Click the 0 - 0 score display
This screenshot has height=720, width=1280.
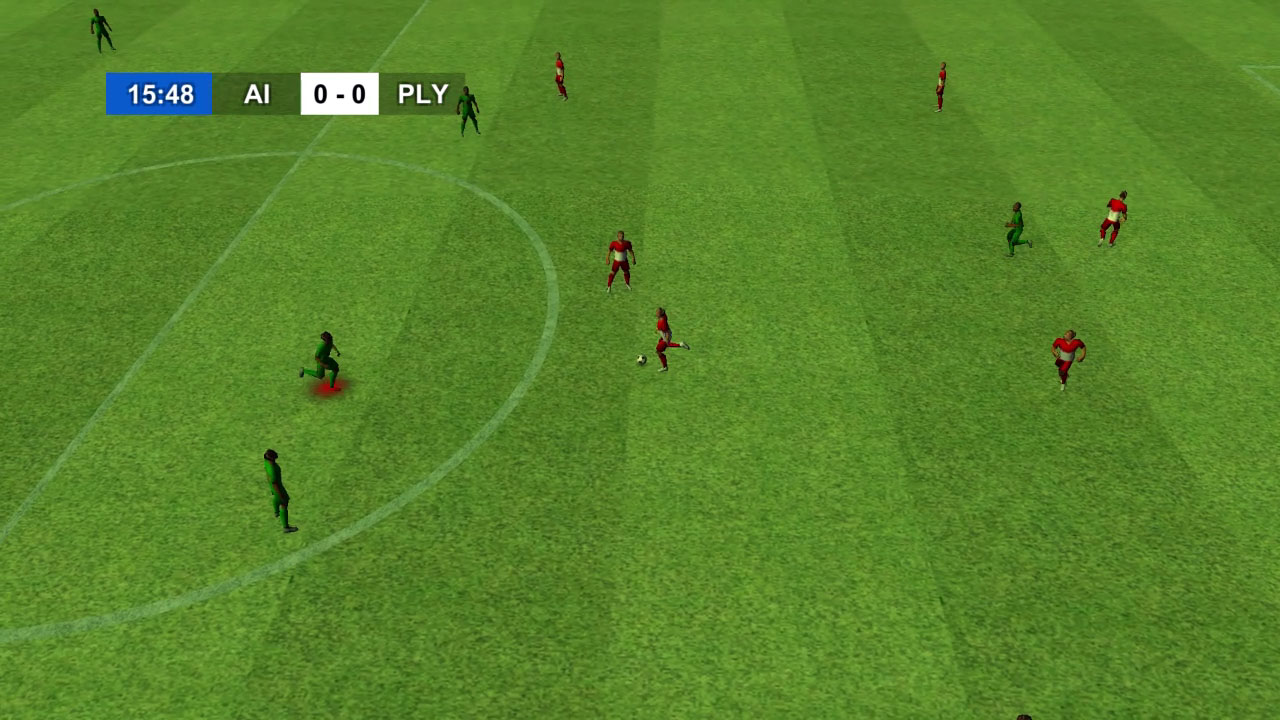[x=340, y=95]
